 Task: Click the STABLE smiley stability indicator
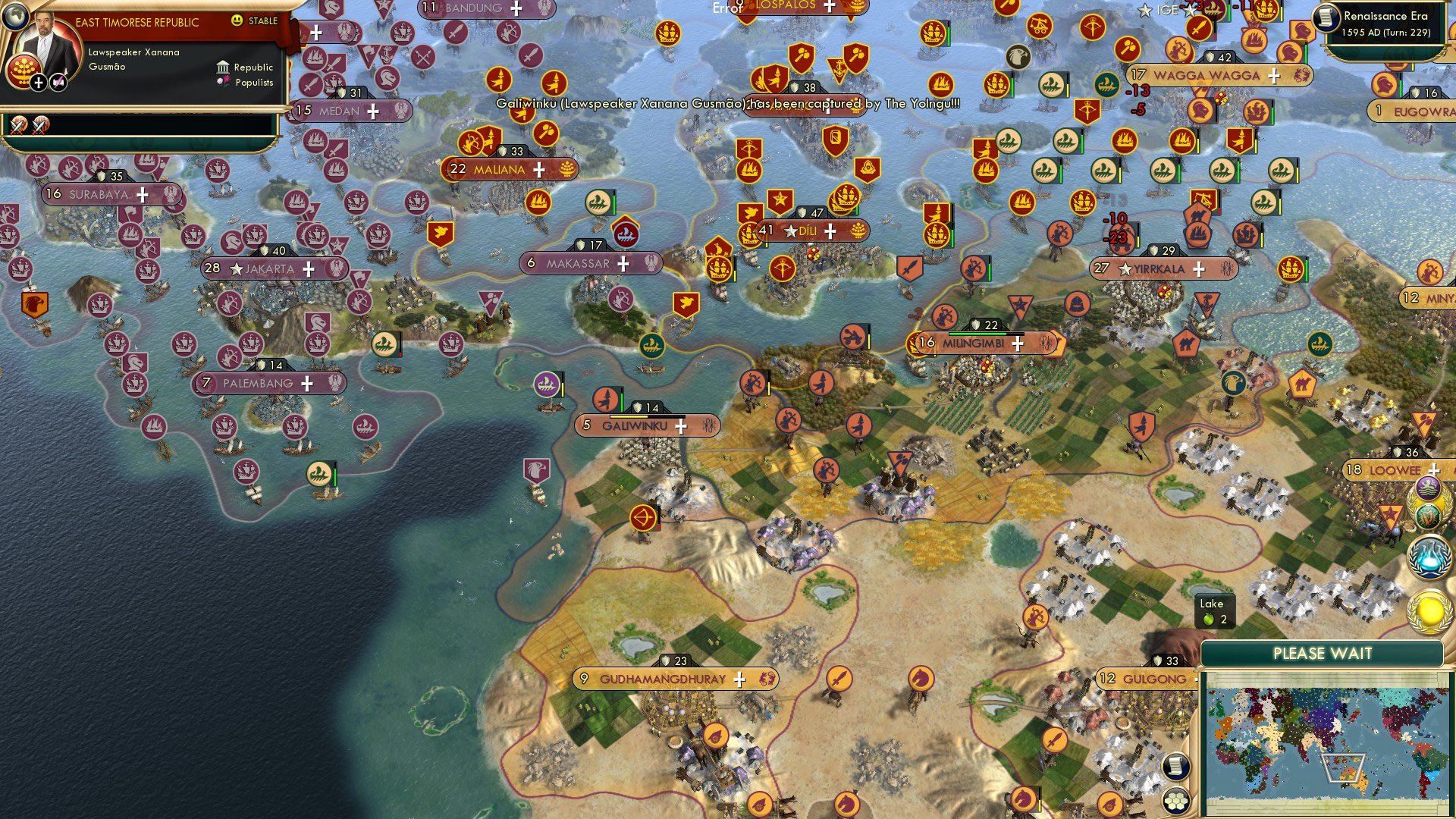[239, 22]
